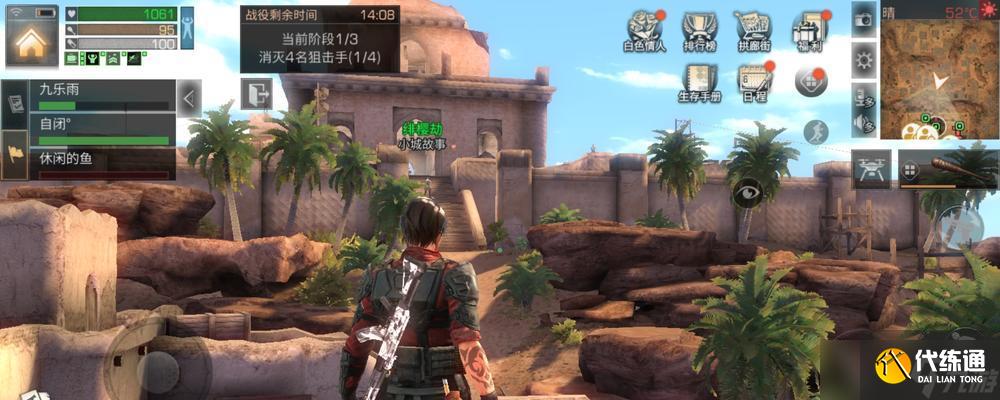Deploy the drone
This screenshot has height=400, width=1000.
pyautogui.click(x=870, y=168)
